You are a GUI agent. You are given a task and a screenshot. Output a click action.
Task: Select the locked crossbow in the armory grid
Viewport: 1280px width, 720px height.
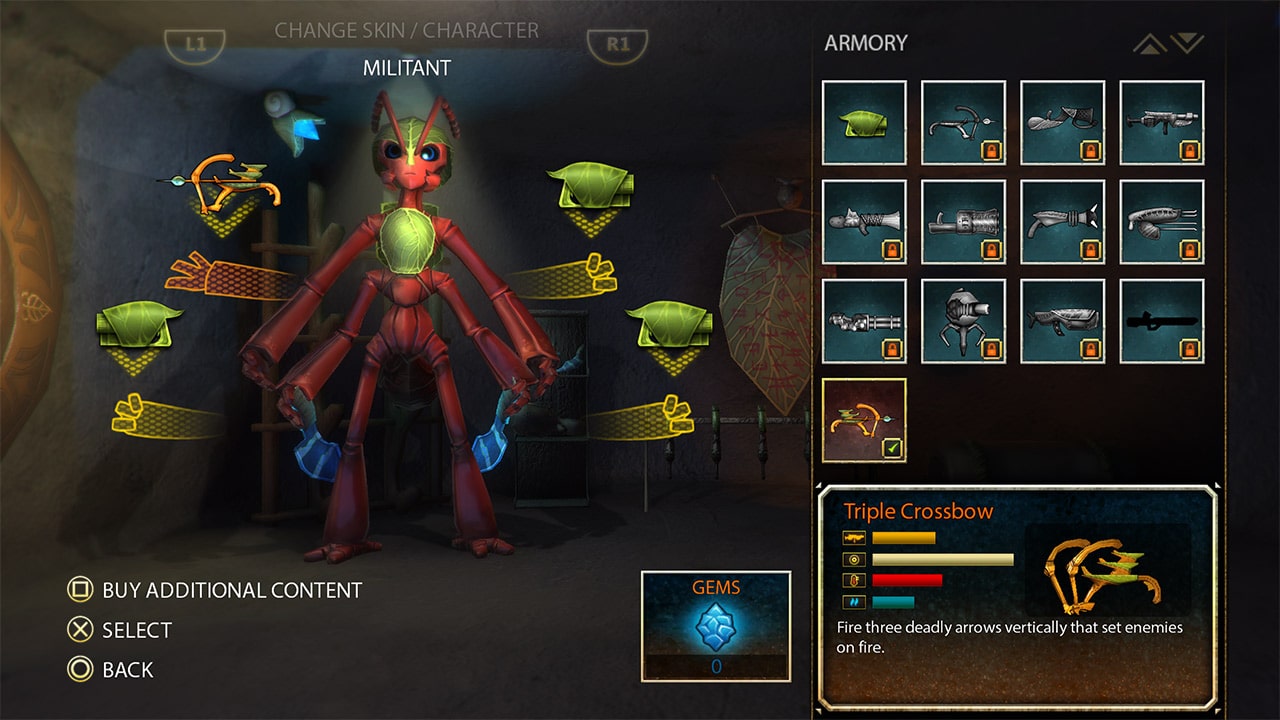[x=962, y=120]
